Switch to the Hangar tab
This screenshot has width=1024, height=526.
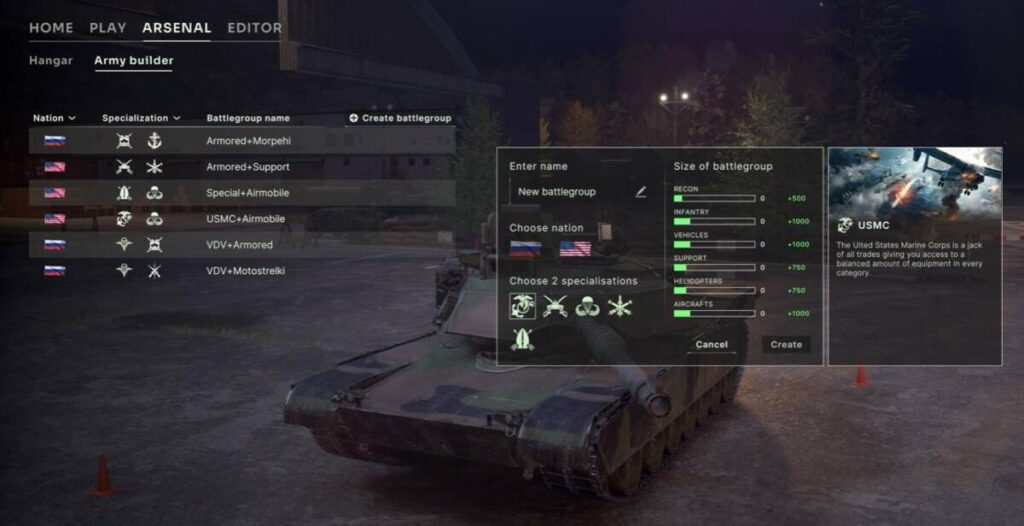[50, 61]
